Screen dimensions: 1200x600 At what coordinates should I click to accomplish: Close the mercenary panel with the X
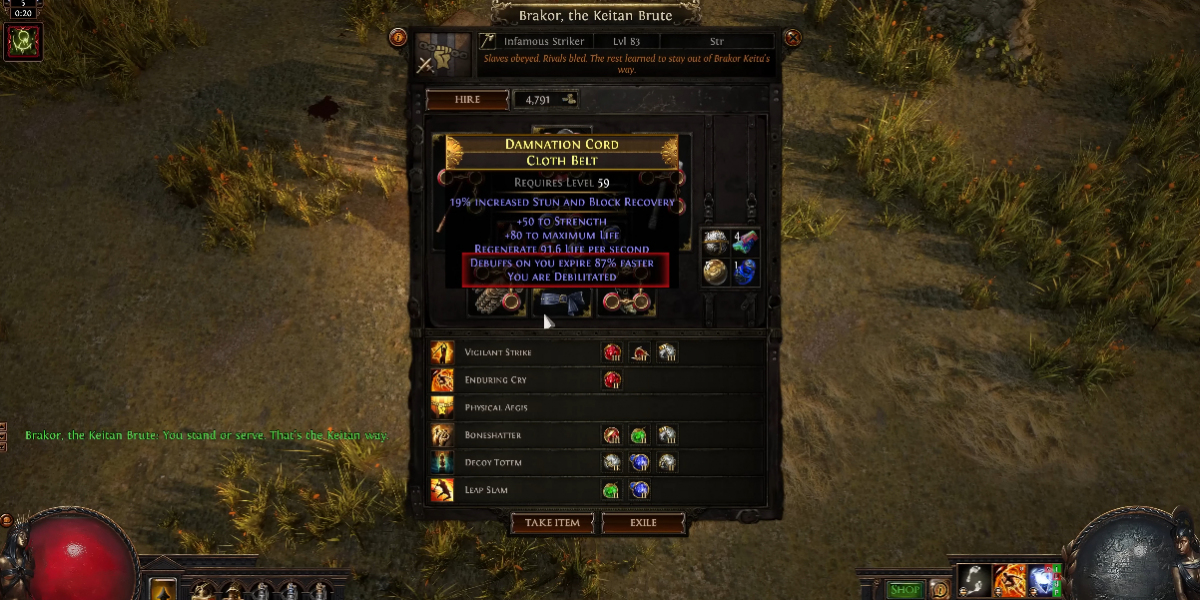pos(793,38)
